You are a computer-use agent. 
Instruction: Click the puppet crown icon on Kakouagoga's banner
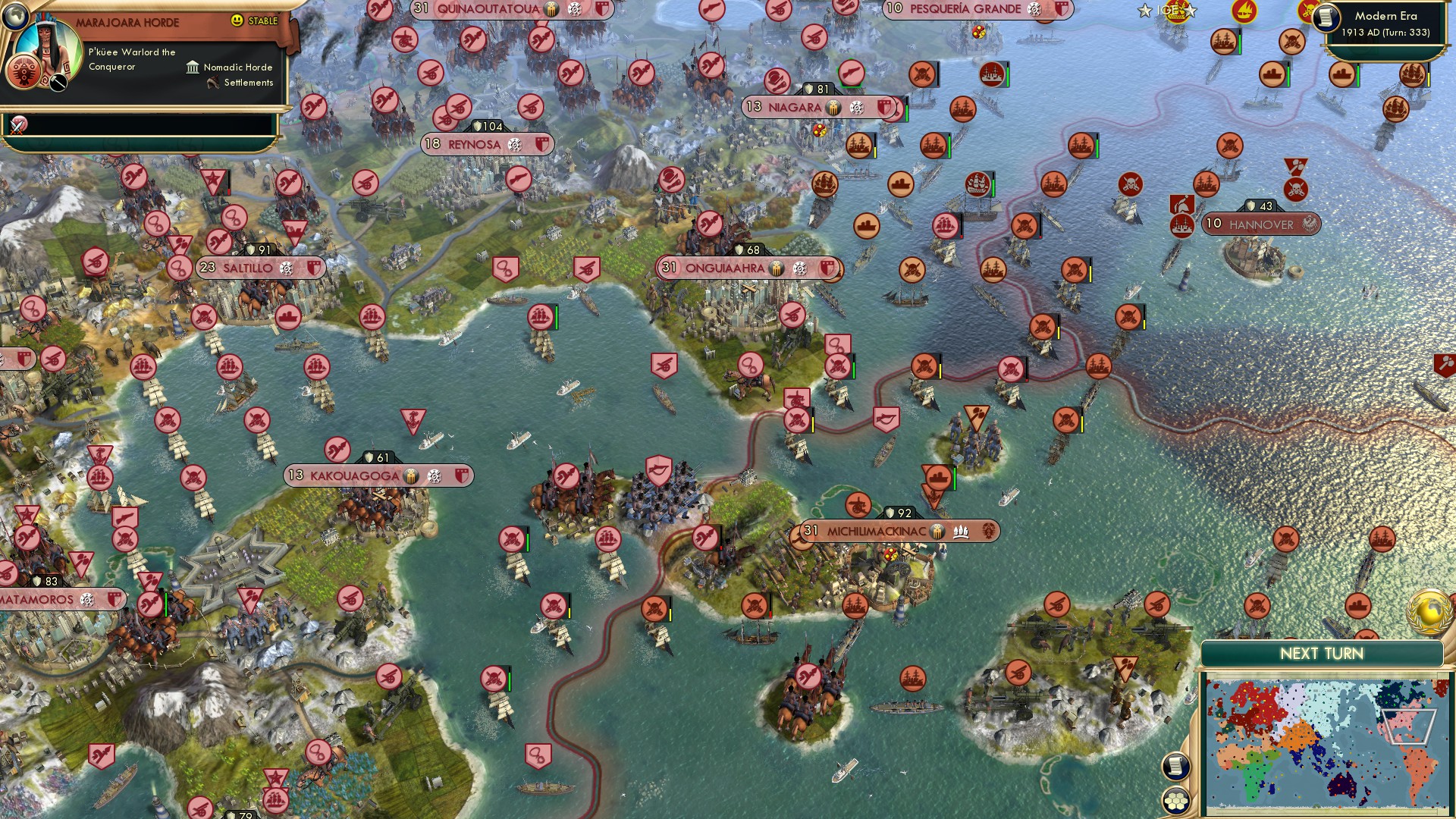coord(409,476)
